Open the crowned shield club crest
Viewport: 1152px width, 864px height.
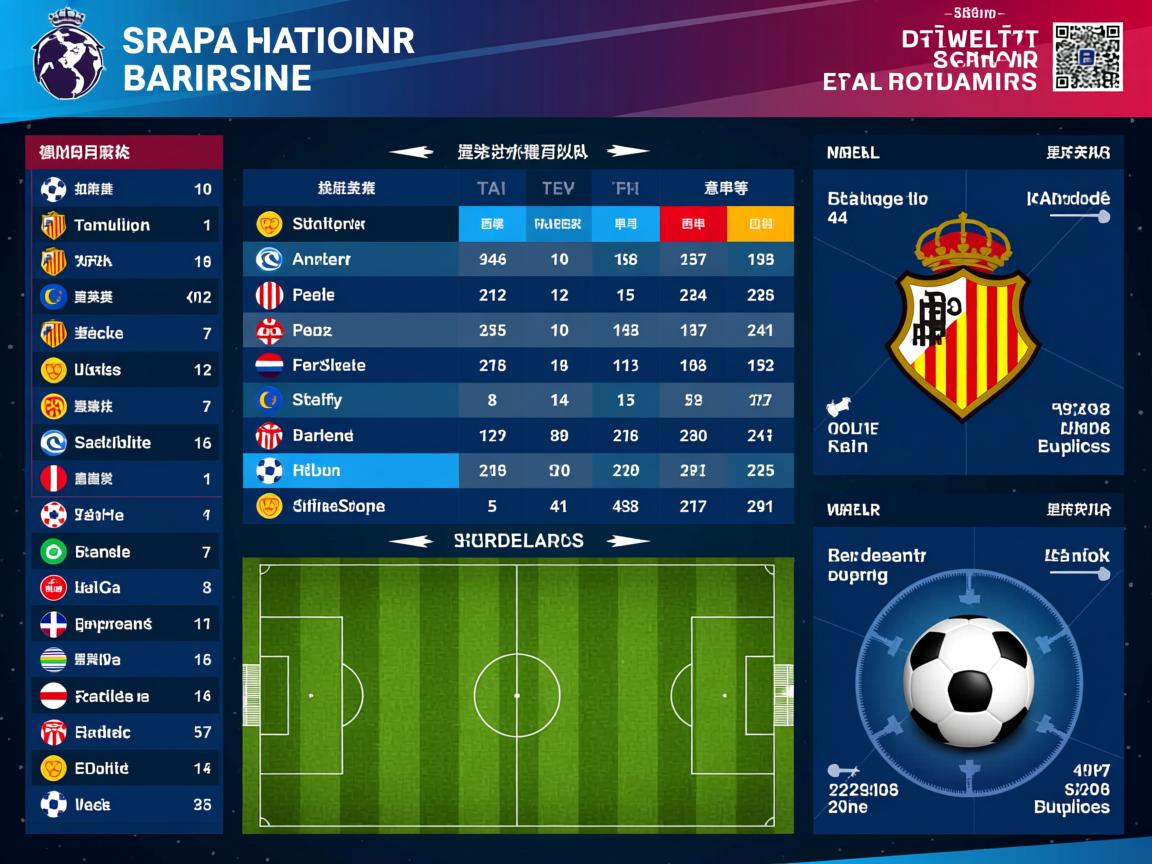click(964, 318)
